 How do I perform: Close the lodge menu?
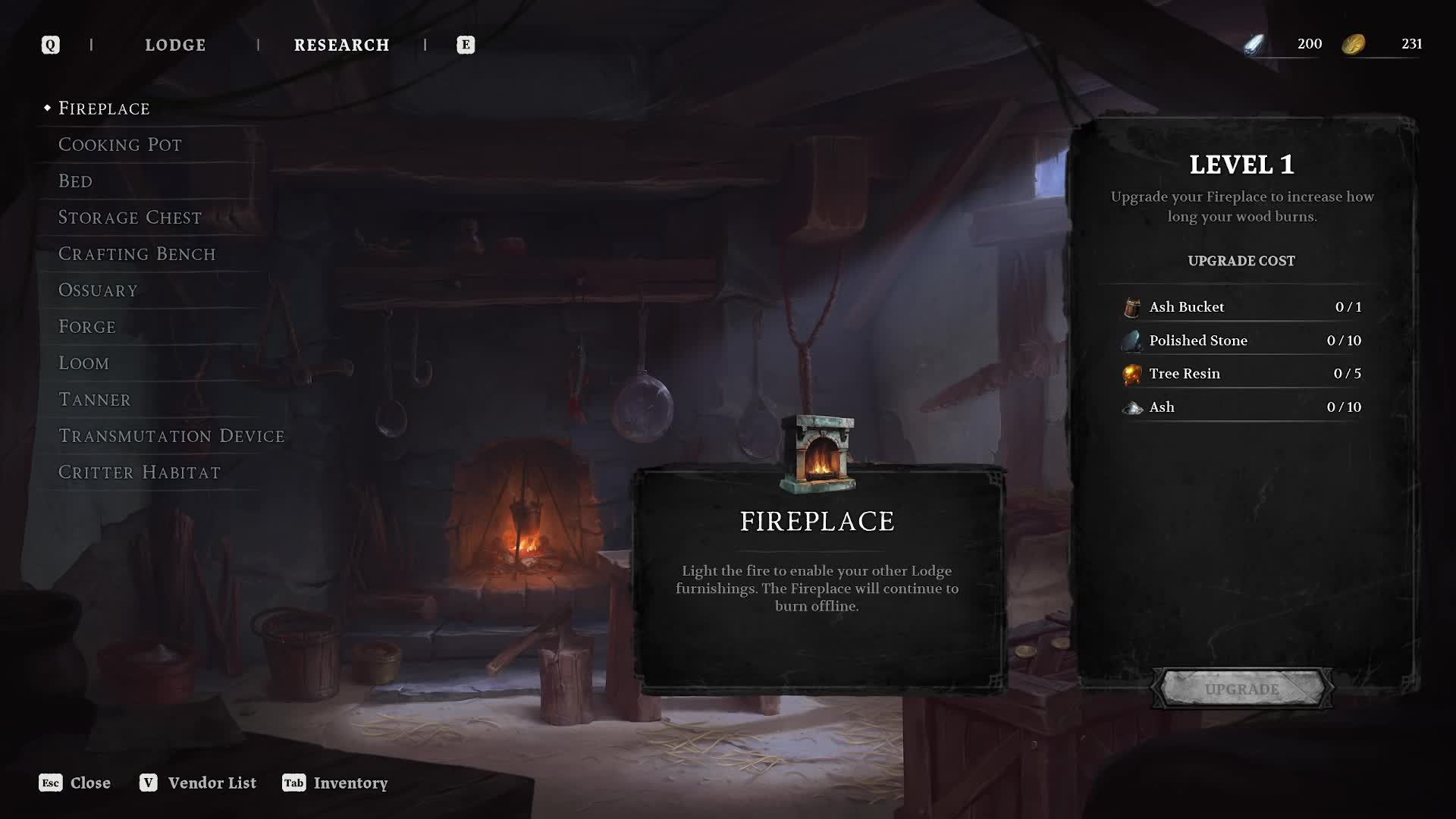pyautogui.click(x=75, y=783)
